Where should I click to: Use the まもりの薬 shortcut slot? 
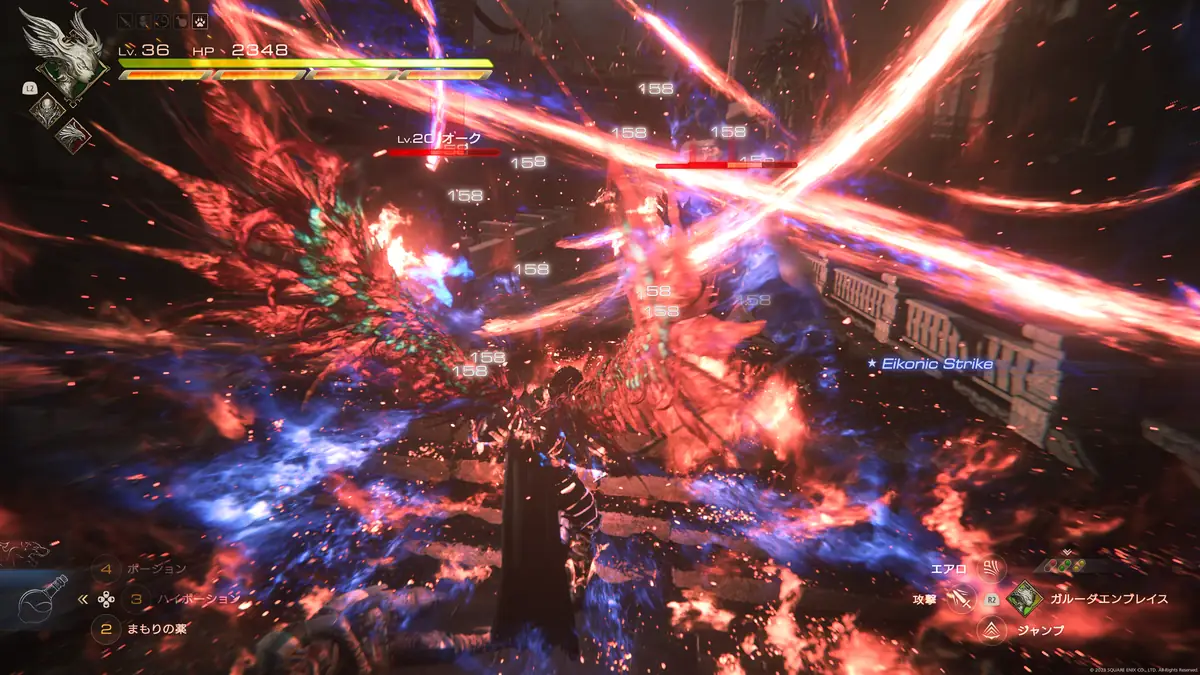tap(104, 630)
